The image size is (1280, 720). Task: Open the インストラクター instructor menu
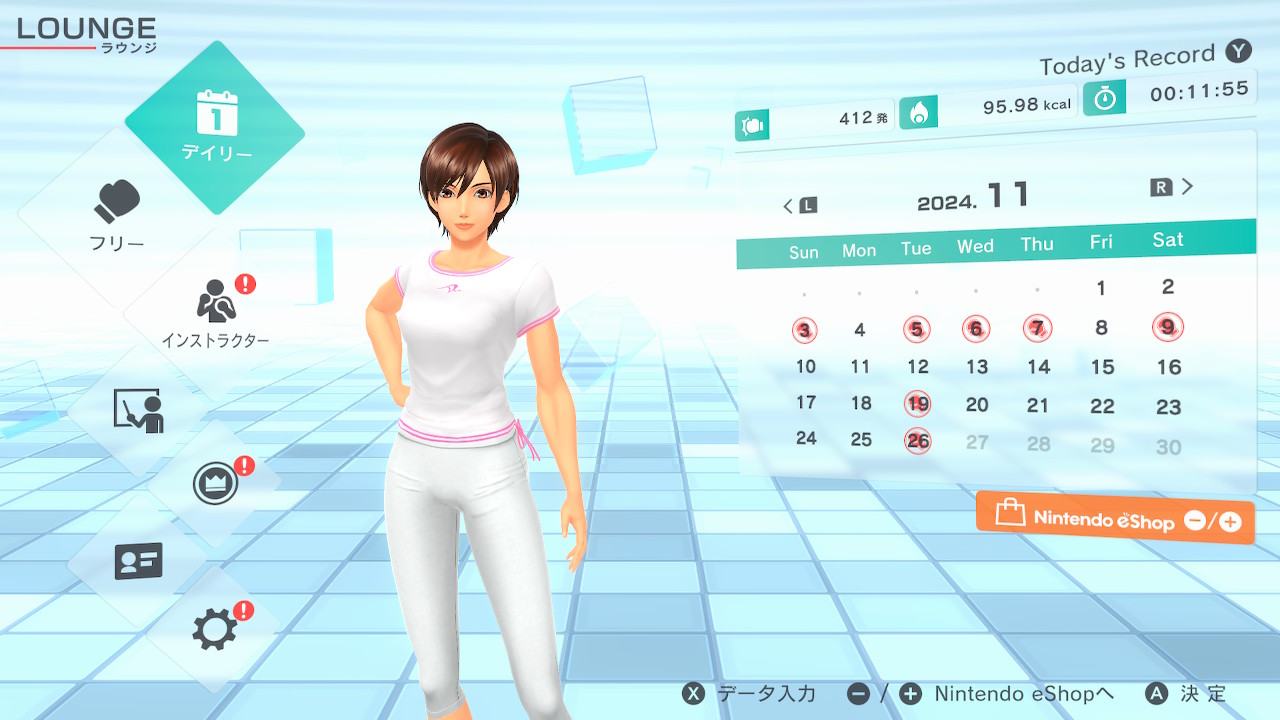click(x=214, y=310)
